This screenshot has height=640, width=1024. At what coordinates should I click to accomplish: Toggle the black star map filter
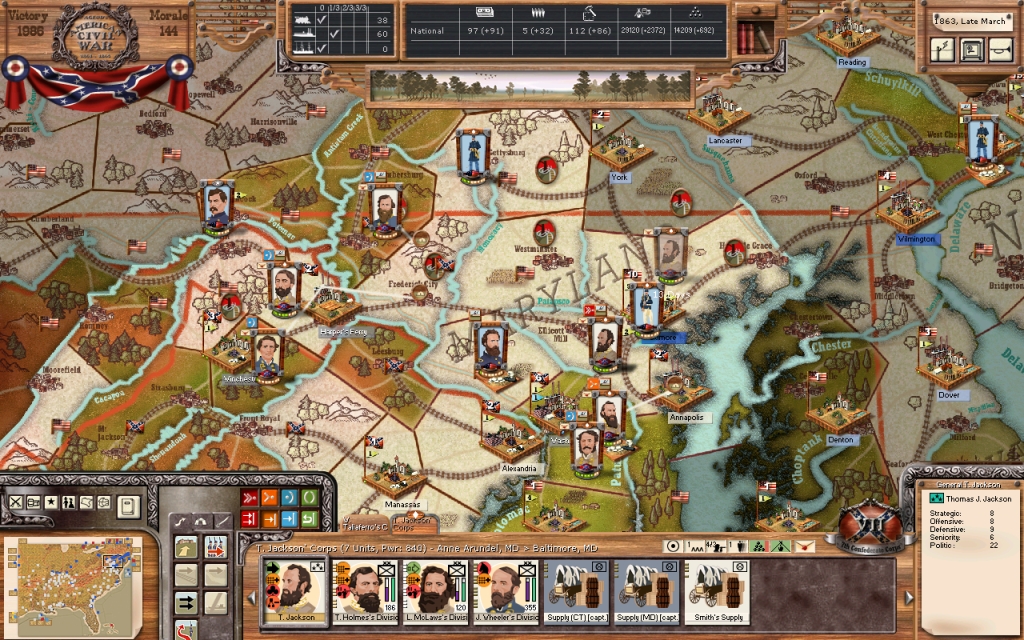pos(51,502)
